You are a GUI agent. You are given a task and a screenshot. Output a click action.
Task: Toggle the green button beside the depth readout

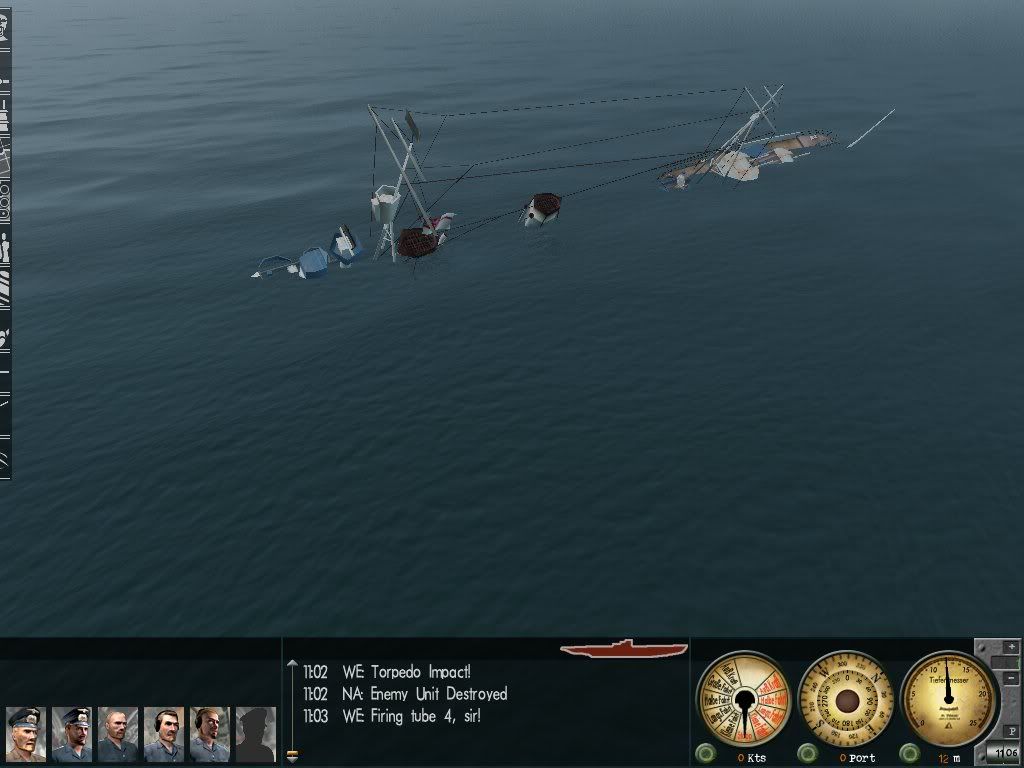(910, 753)
